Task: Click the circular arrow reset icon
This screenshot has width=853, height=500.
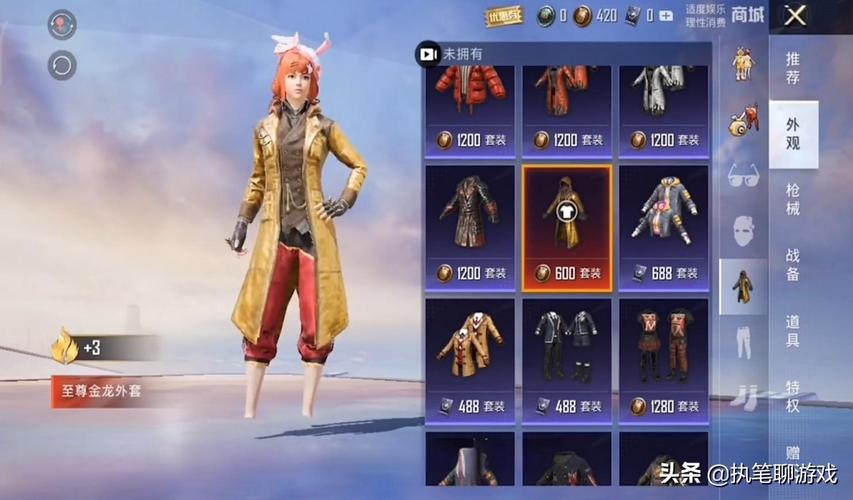Action: [62, 65]
